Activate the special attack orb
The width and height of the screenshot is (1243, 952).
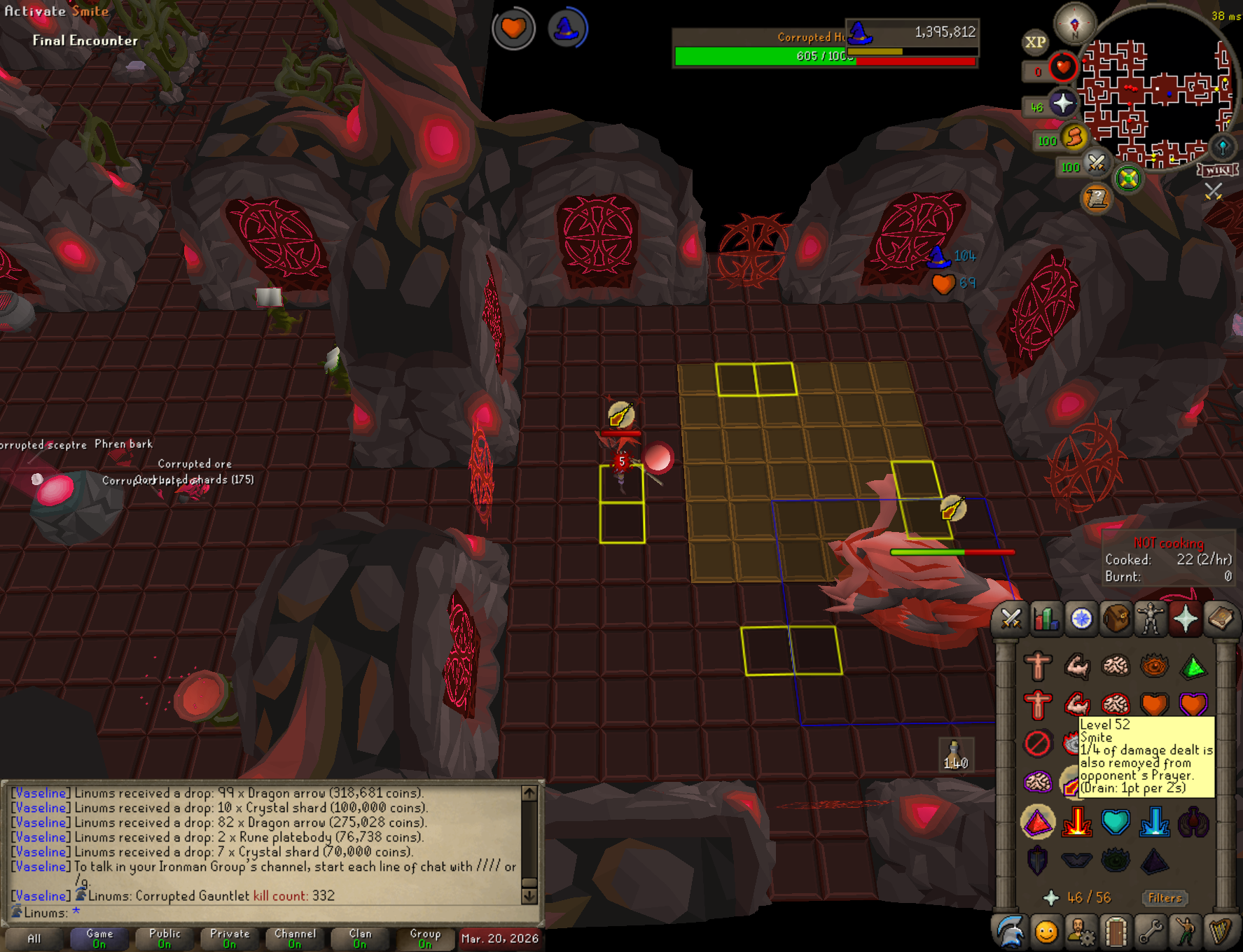(1095, 164)
